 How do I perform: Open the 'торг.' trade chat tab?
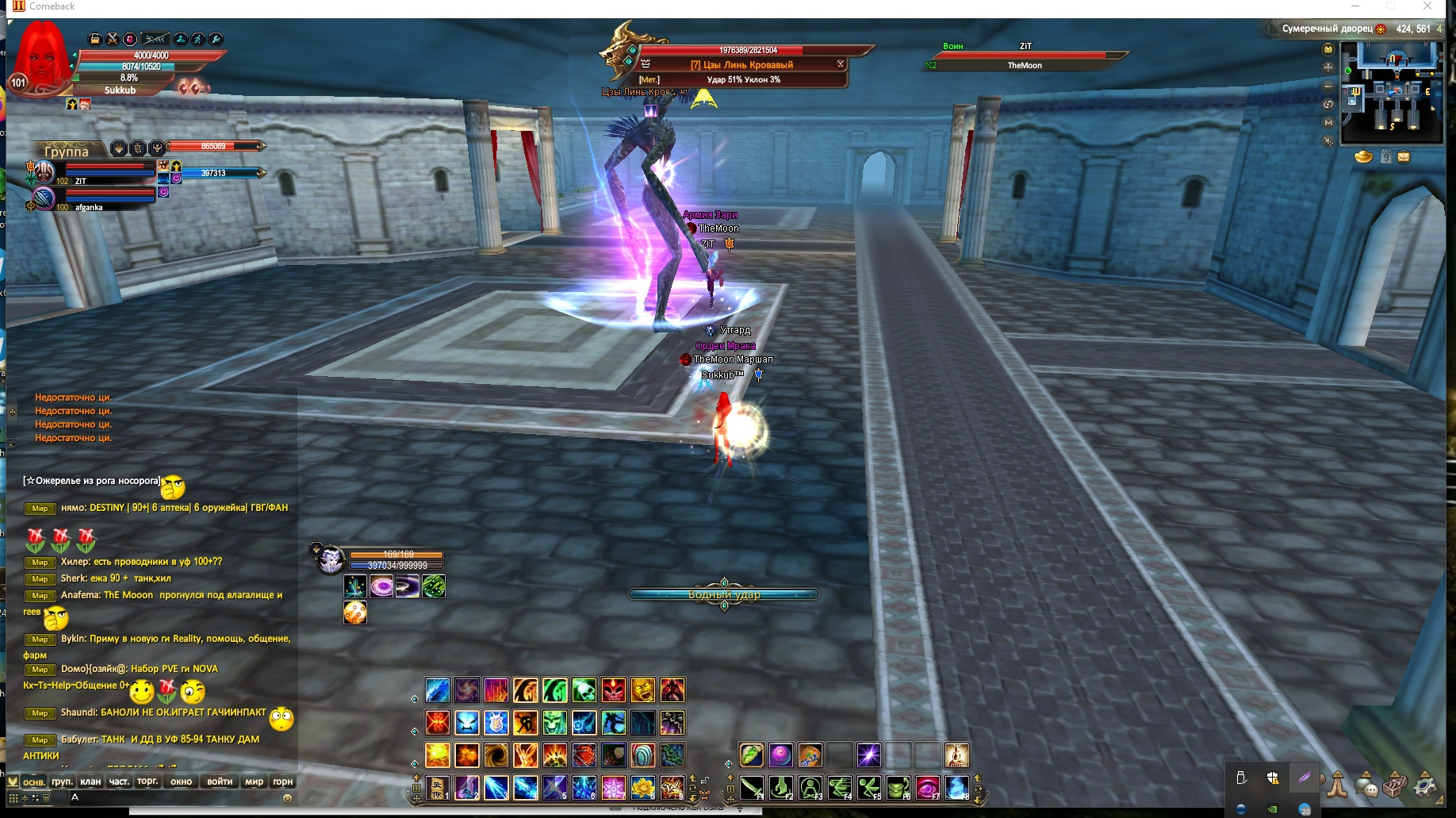click(x=148, y=782)
